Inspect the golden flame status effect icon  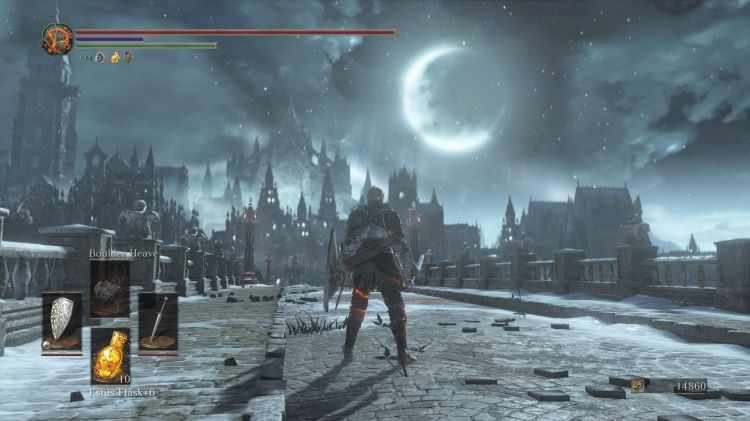[x=114, y=57]
